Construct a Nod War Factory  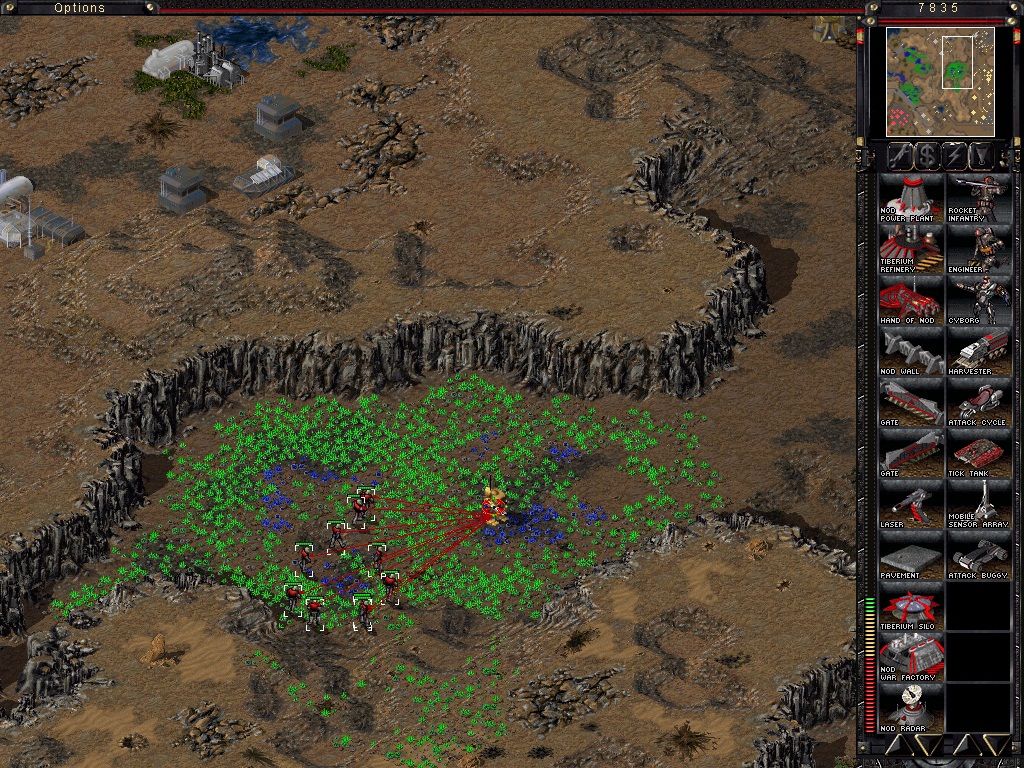tap(911, 657)
